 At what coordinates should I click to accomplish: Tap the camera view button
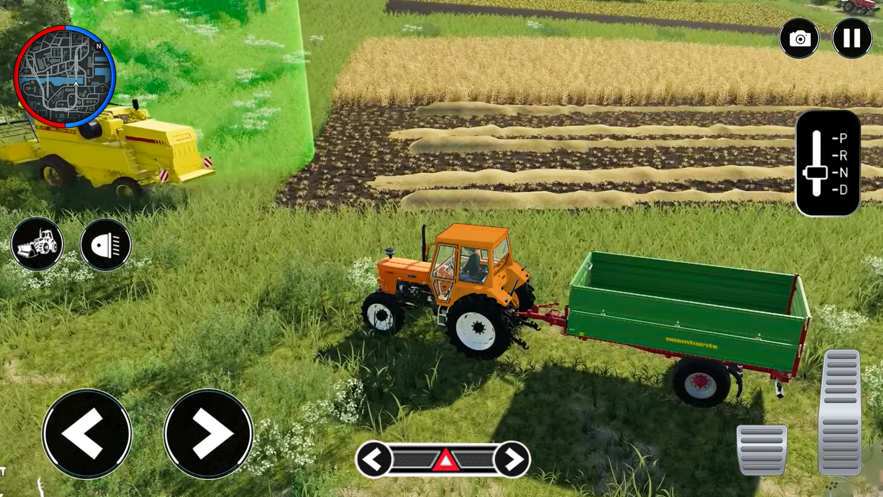(x=799, y=39)
